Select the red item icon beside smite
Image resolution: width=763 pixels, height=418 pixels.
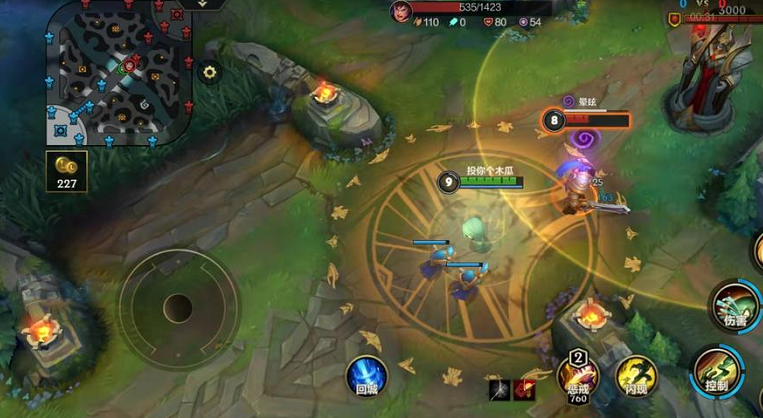(523, 389)
